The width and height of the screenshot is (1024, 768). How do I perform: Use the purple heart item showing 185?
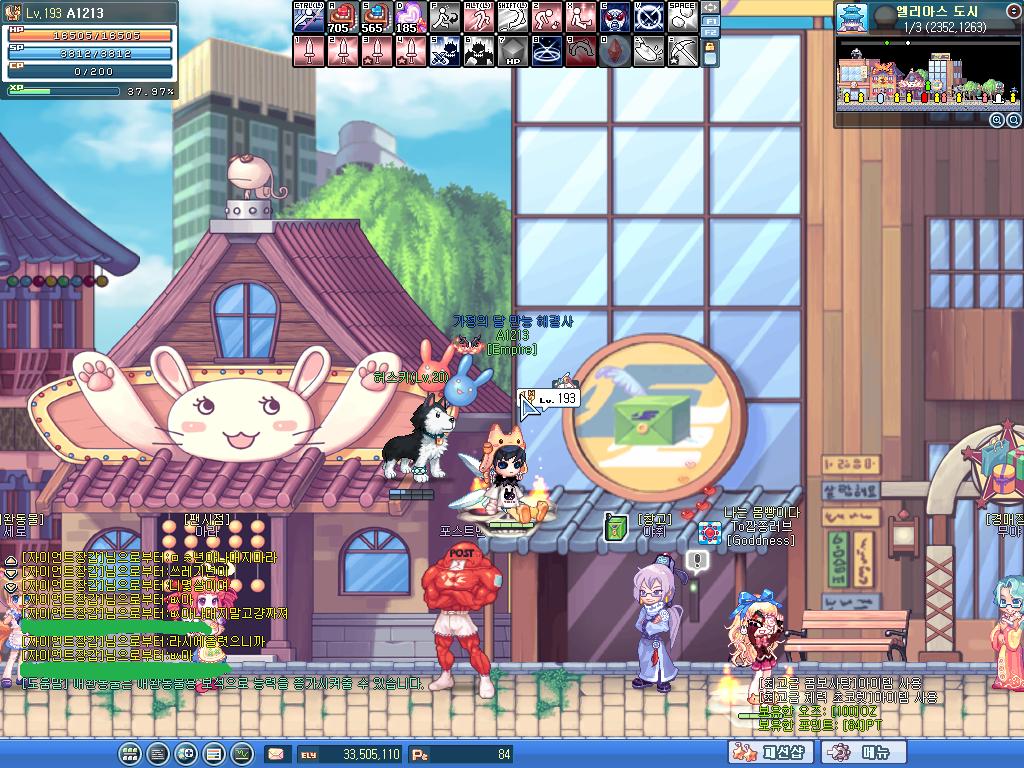tap(409, 17)
